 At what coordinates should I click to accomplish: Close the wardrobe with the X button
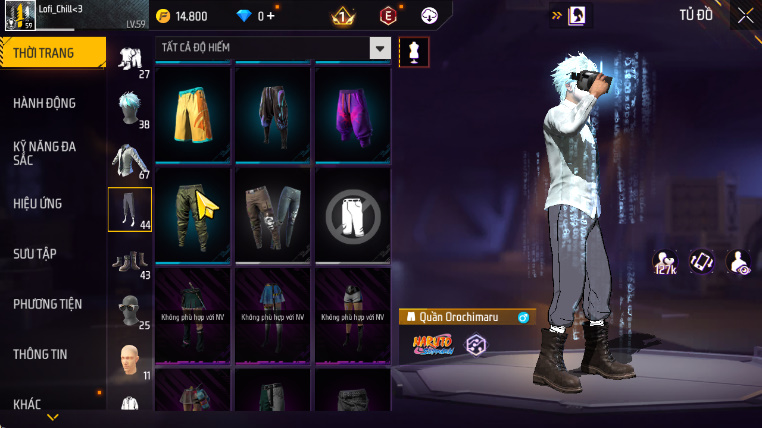click(745, 15)
